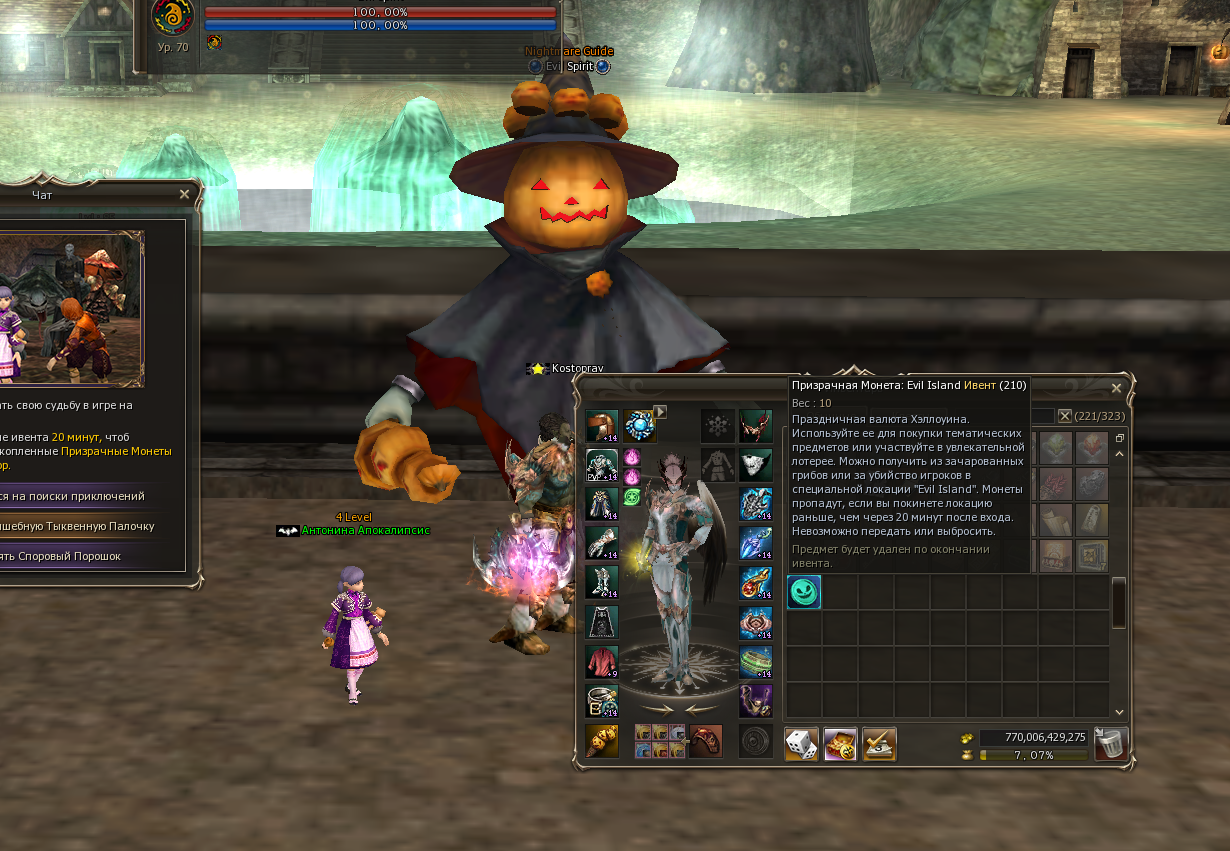Open the trash bin to discard items
This screenshot has height=851, width=1230.
coord(1111,743)
